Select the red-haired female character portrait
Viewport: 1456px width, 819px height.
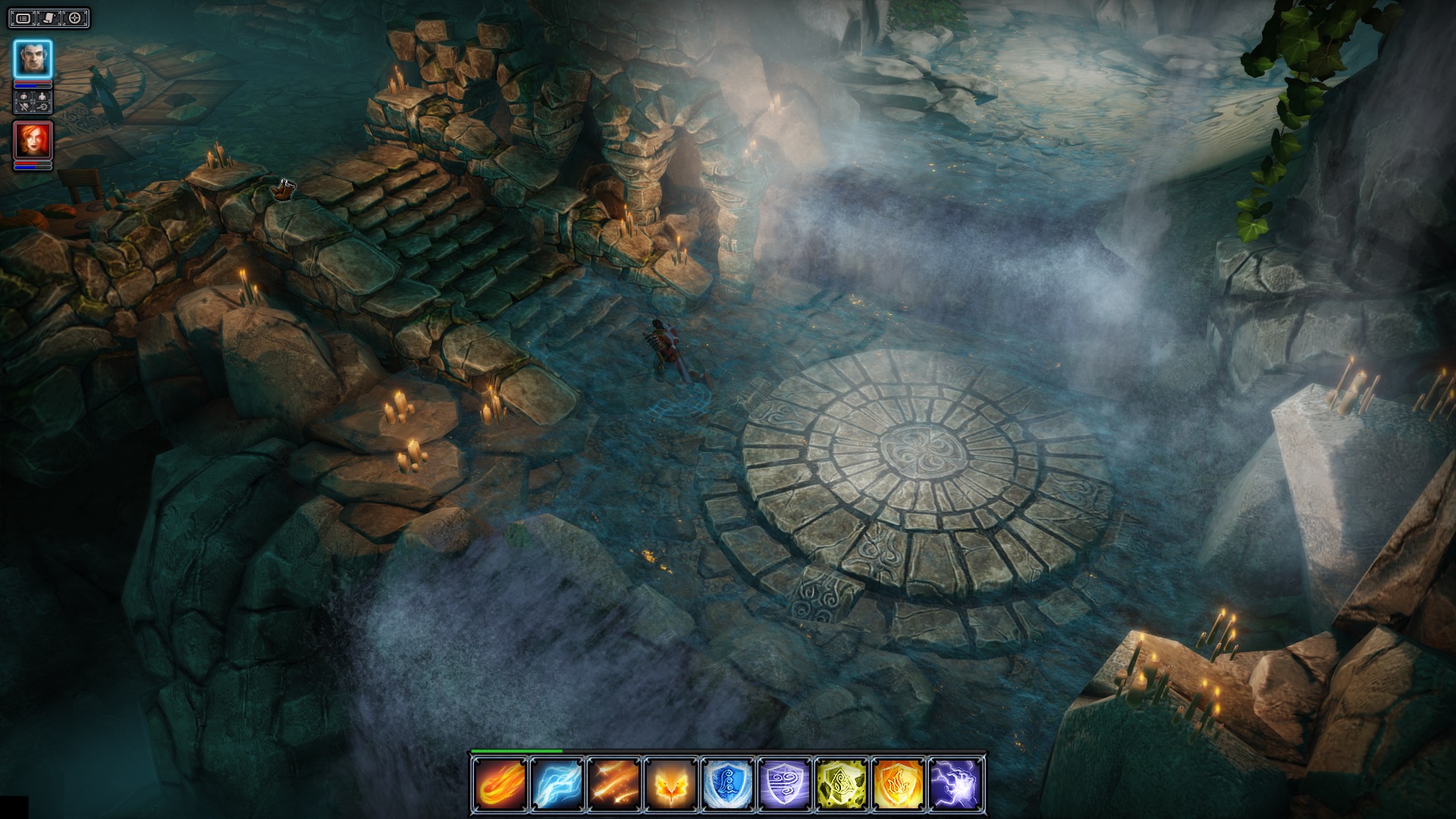pos(33,140)
